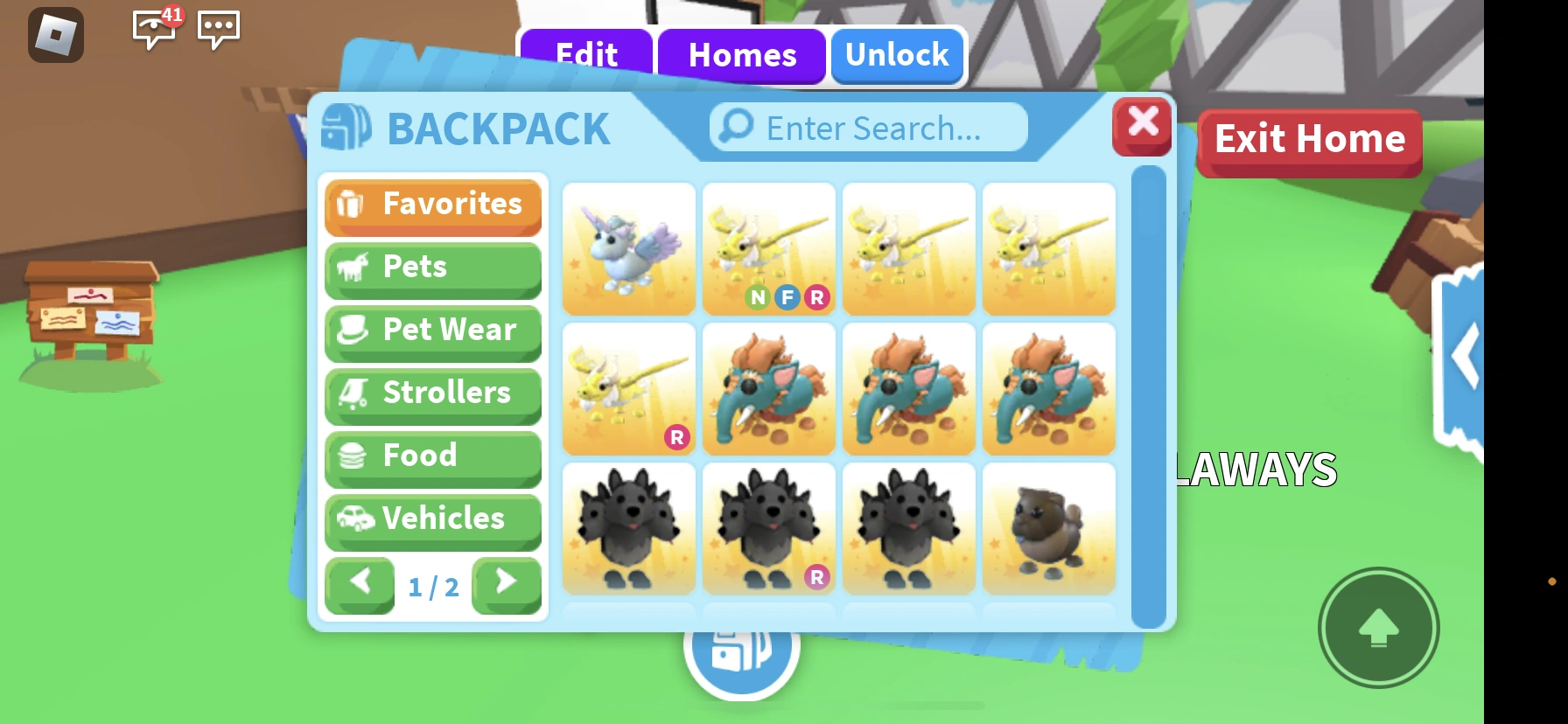Open the Unlock tab
This screenshot has height=724, width=1568.
(x=896, y=56)
